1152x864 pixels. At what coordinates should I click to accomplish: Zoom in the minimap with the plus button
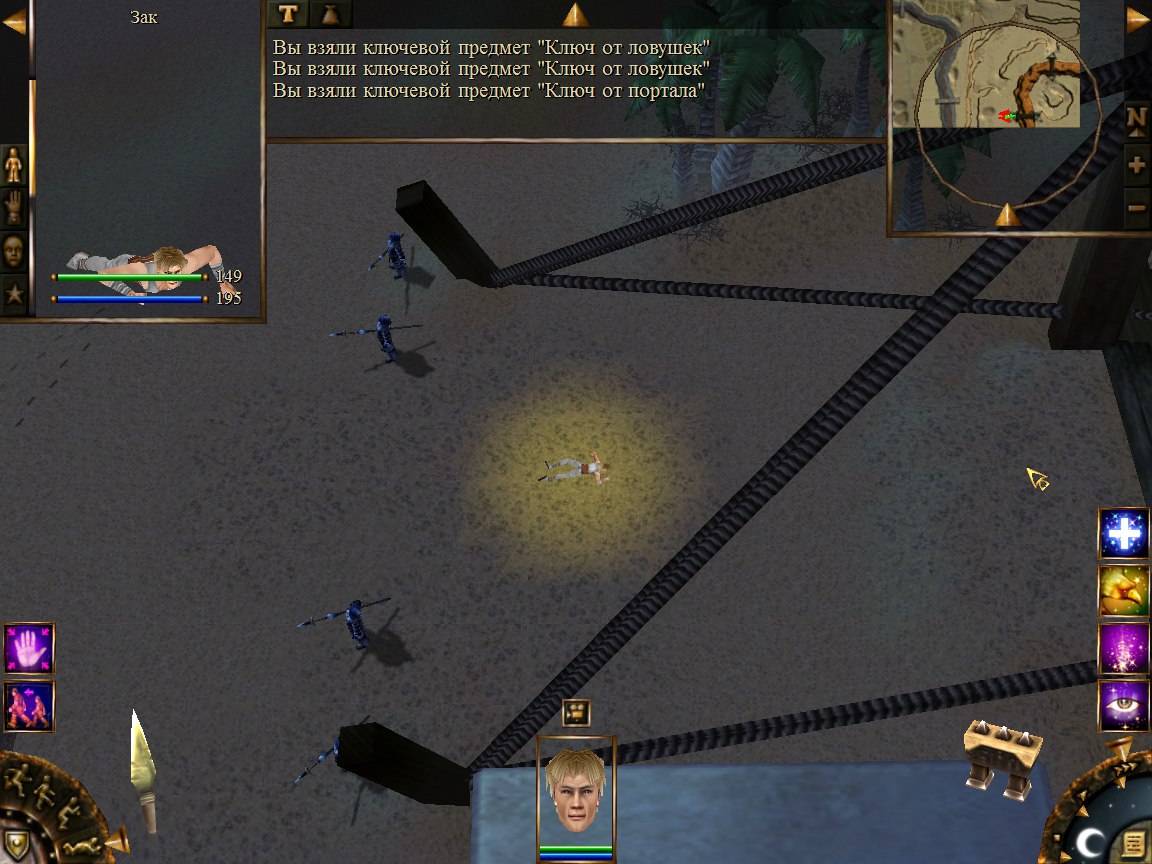[1137, 162]
